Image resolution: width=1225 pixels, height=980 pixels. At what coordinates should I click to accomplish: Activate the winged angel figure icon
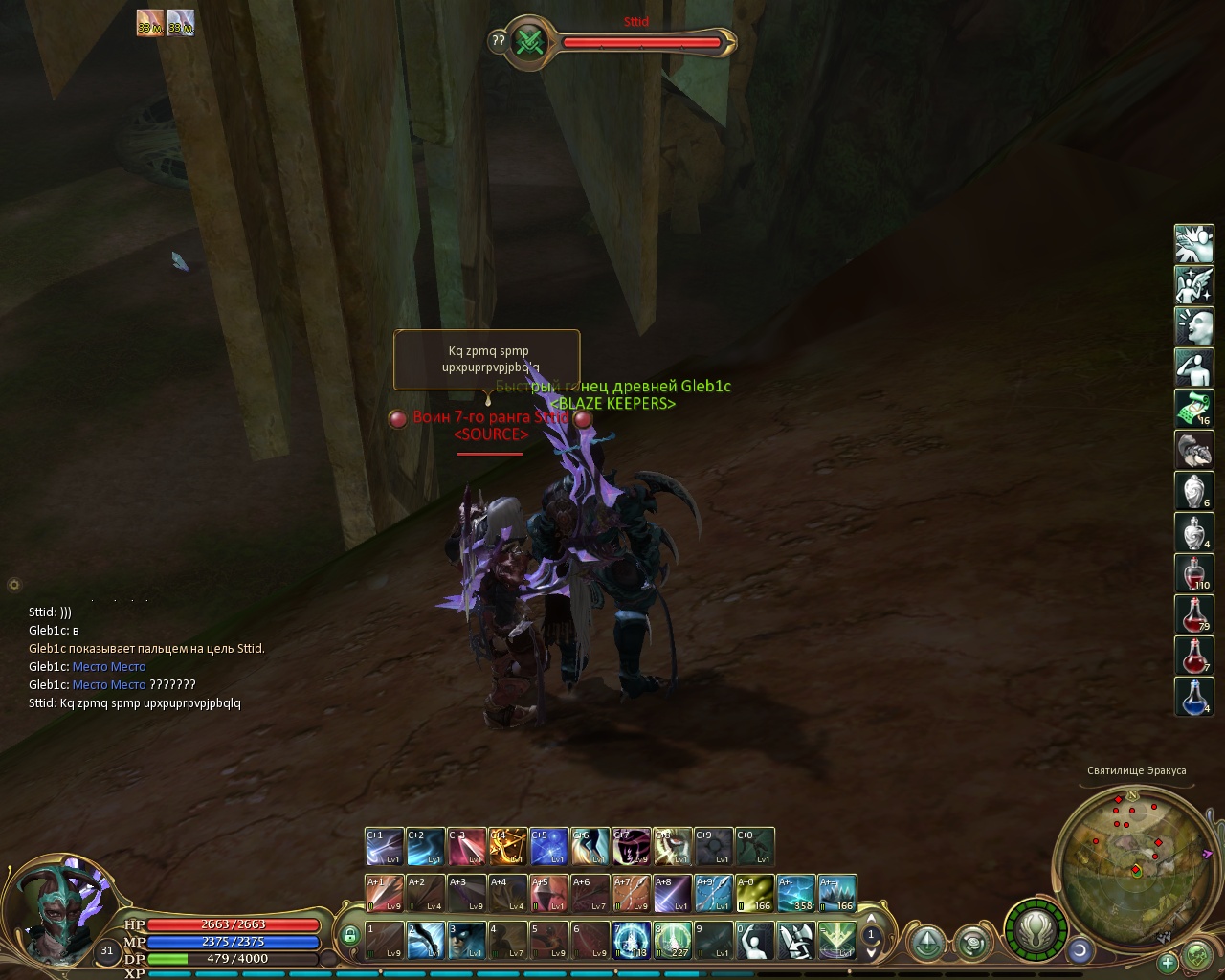(1193, 285)
